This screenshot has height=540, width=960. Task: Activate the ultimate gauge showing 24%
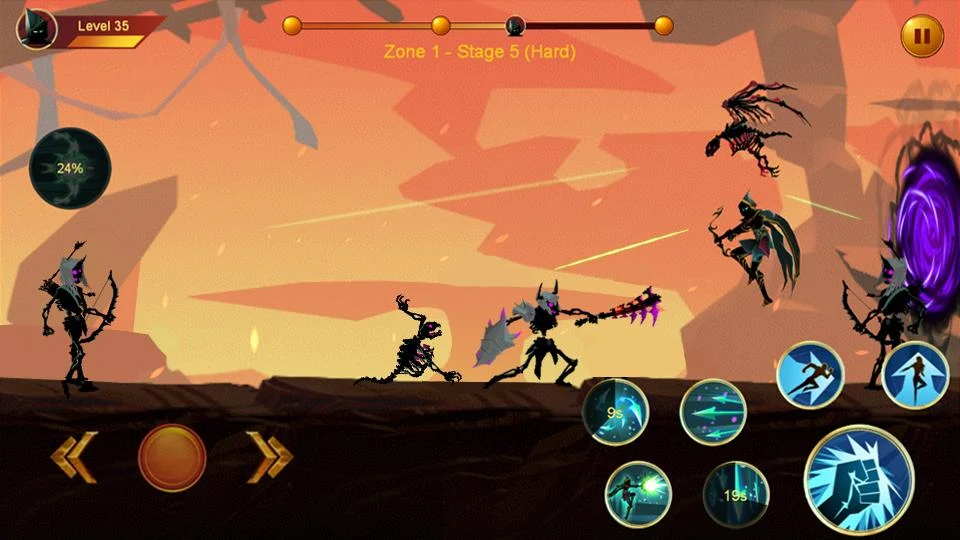click(x=70, y=168)
